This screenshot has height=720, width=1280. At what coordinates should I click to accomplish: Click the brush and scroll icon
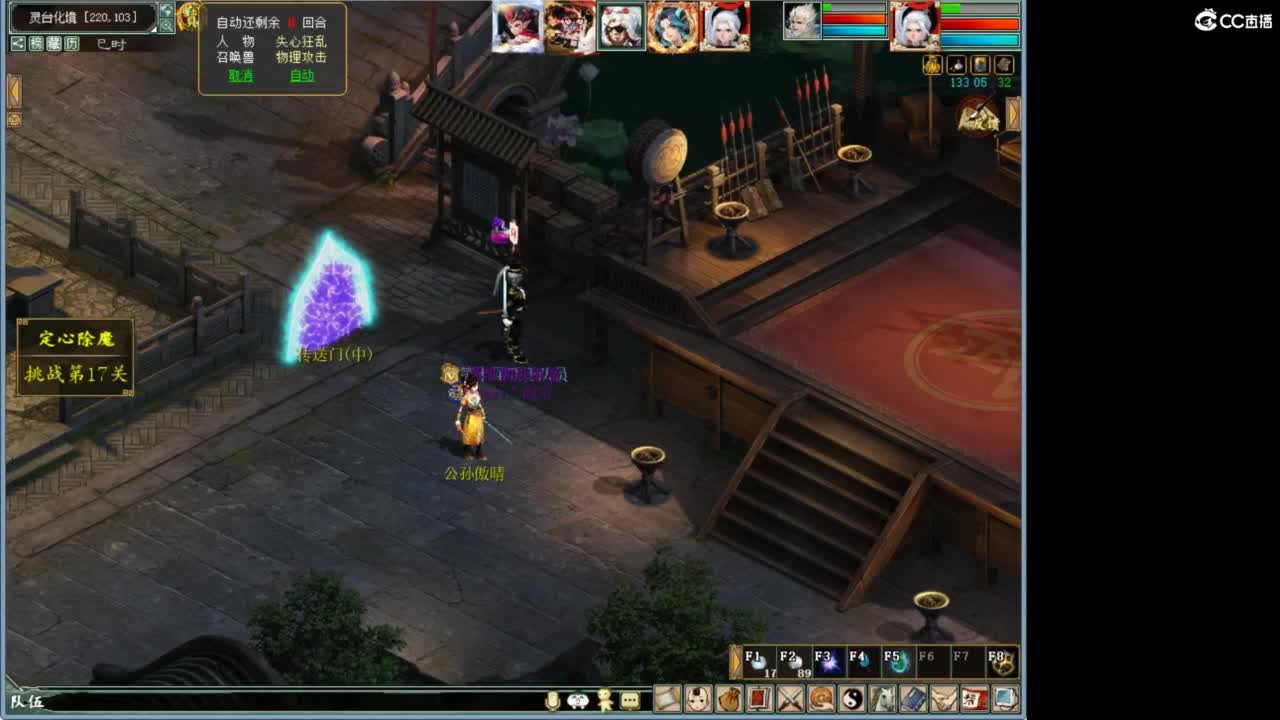click(x=668, y=698)
